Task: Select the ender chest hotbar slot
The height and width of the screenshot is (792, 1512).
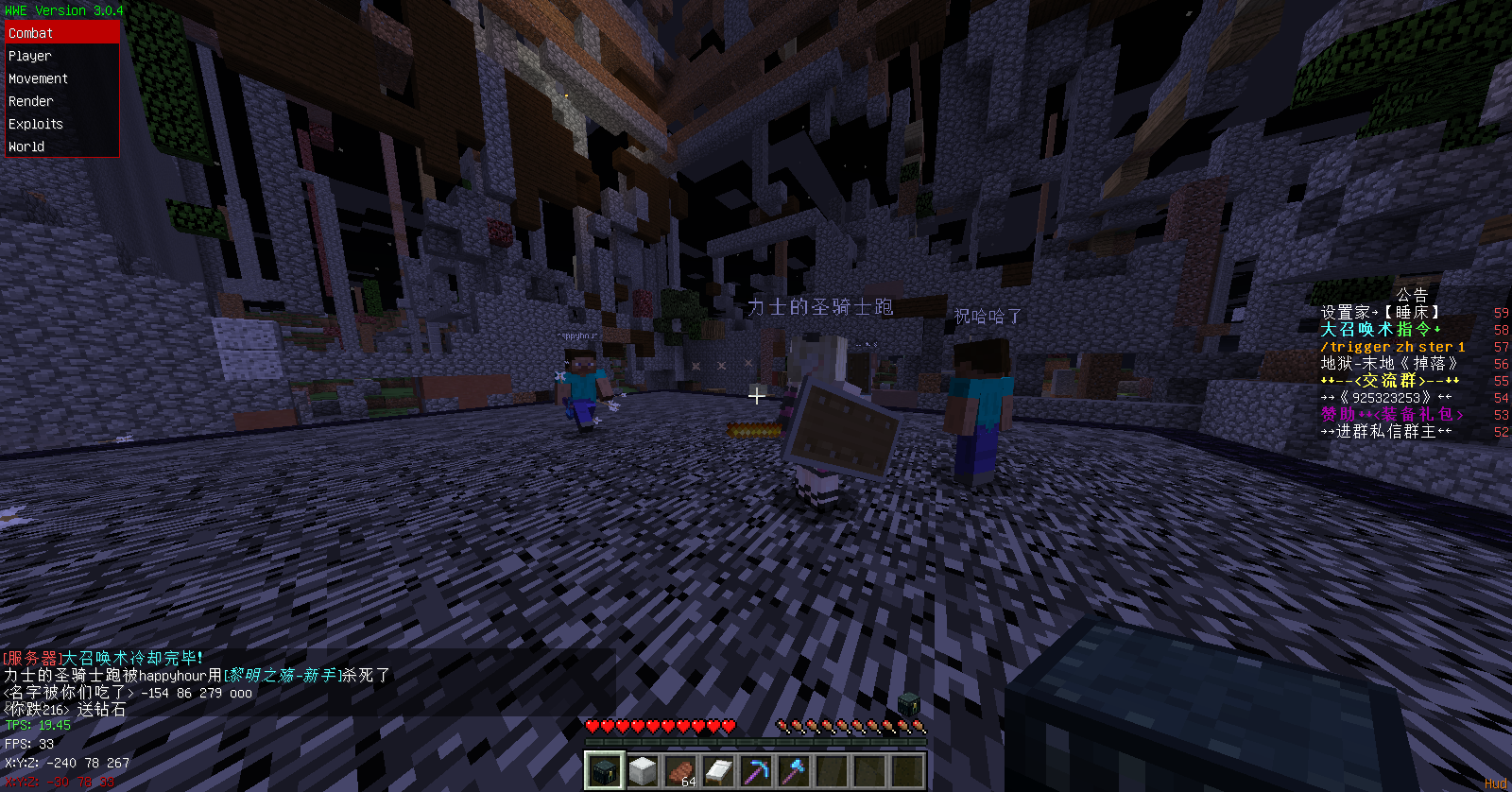Action: (604, 771)
